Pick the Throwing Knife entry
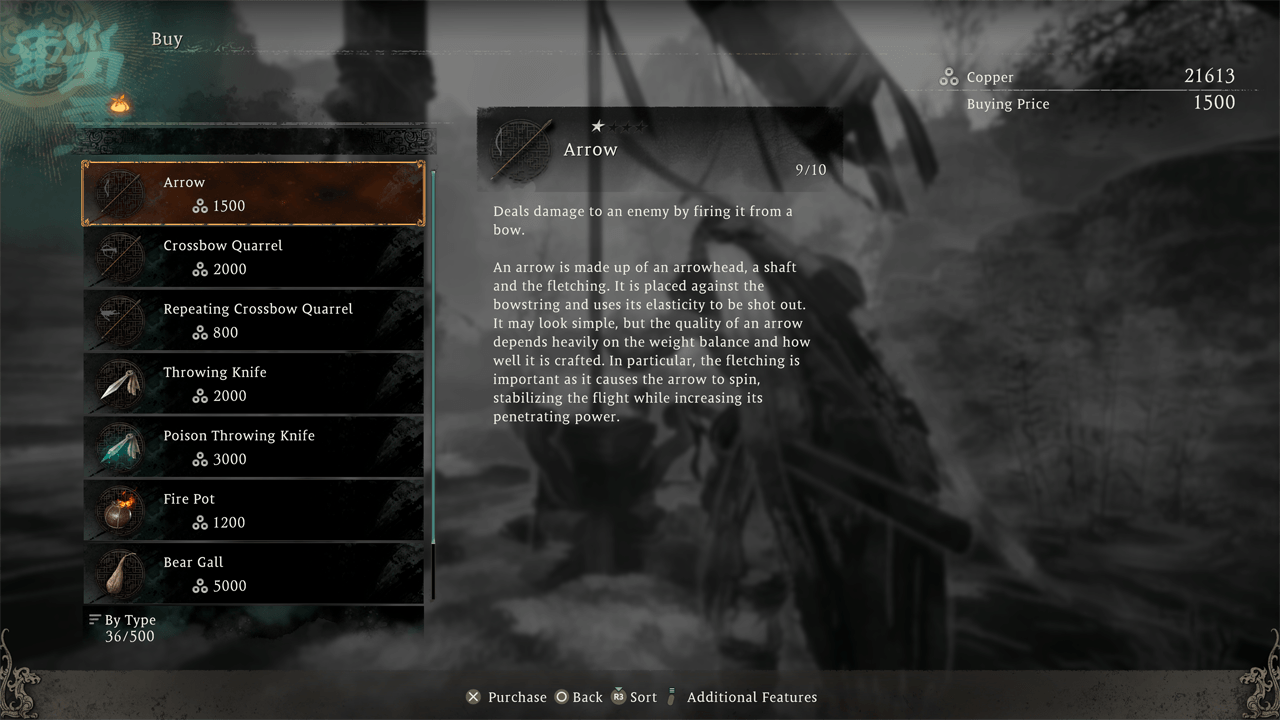Screen dimensions: 1280x720 (x=253, y=384)
